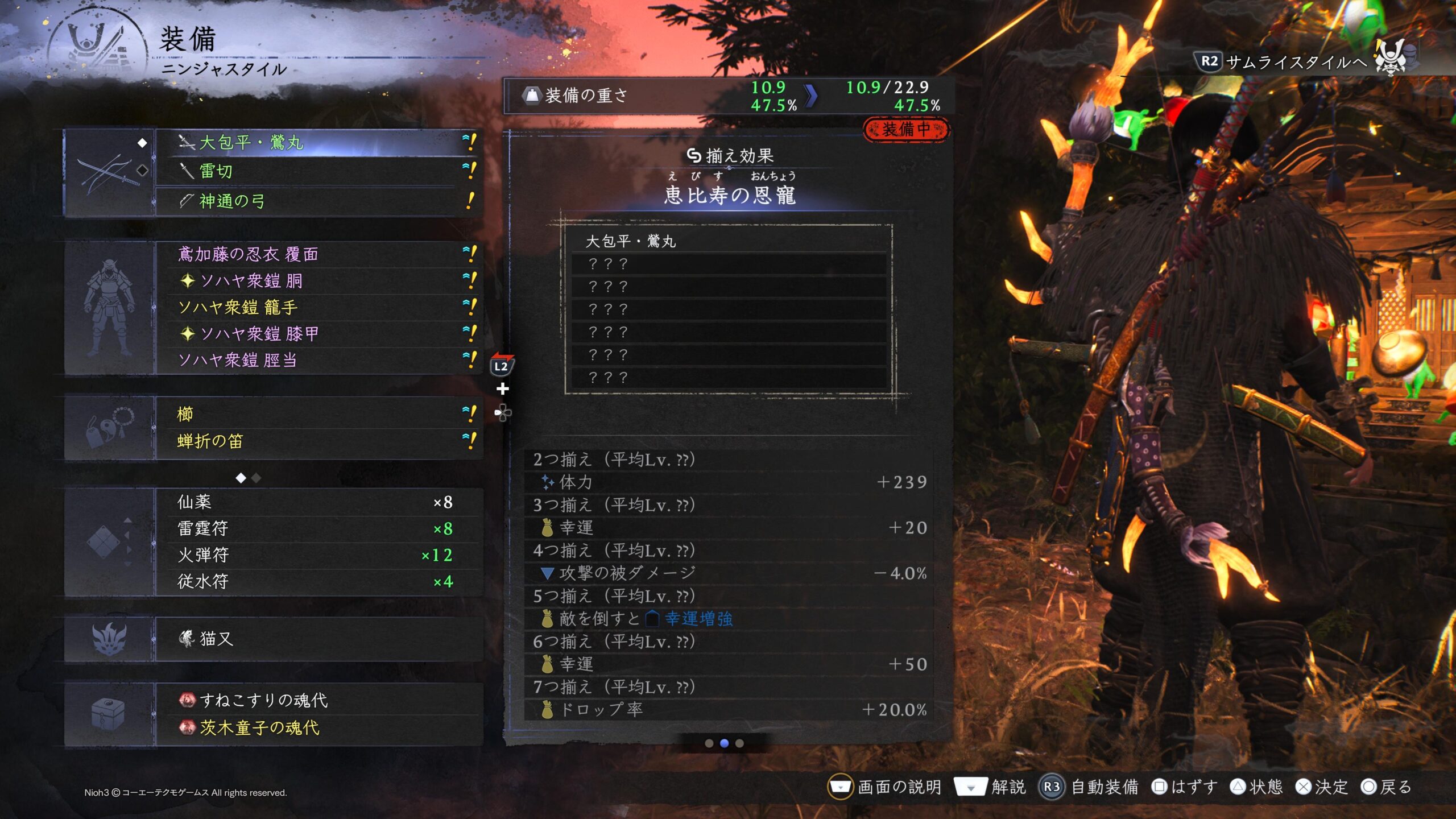
Task: Choose the 蝉折の笛 accessory slot
Action: (318, 441)
